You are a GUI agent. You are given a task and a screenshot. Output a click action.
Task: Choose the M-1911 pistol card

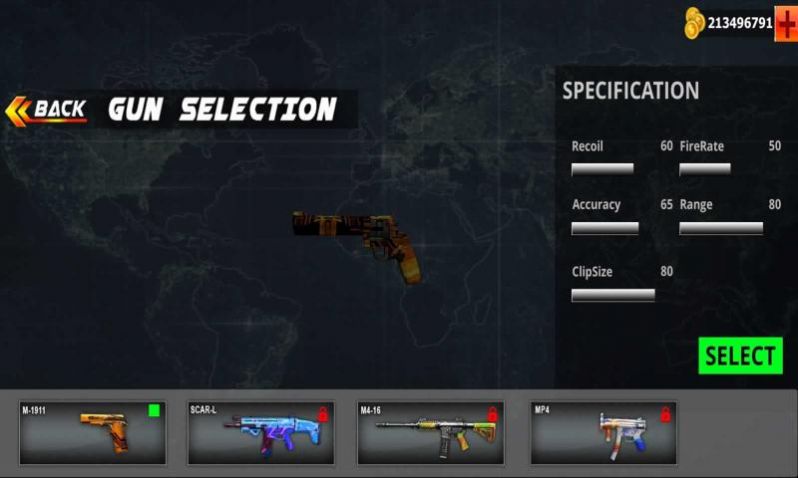click(92, 433)
